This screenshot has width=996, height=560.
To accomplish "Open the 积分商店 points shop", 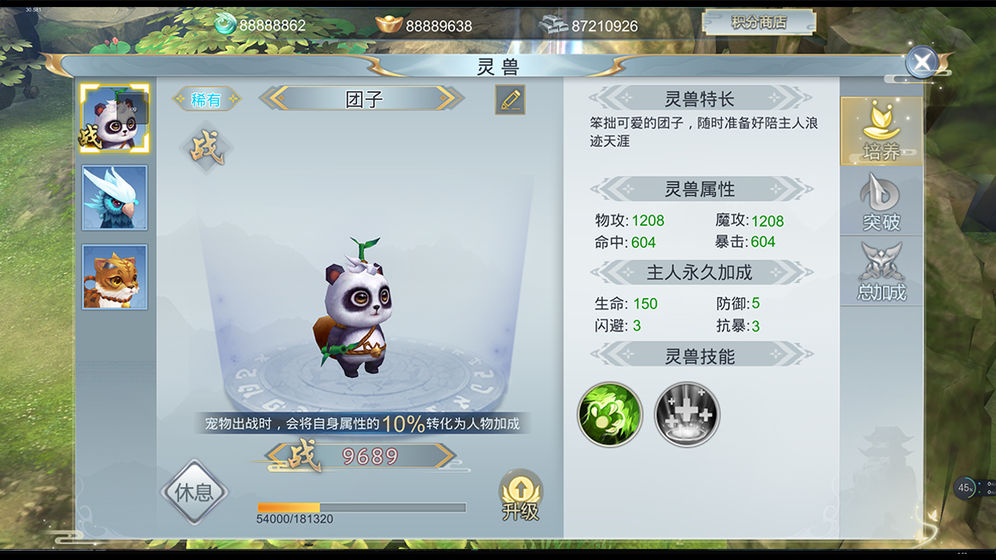I will click(x=758, y=22).
